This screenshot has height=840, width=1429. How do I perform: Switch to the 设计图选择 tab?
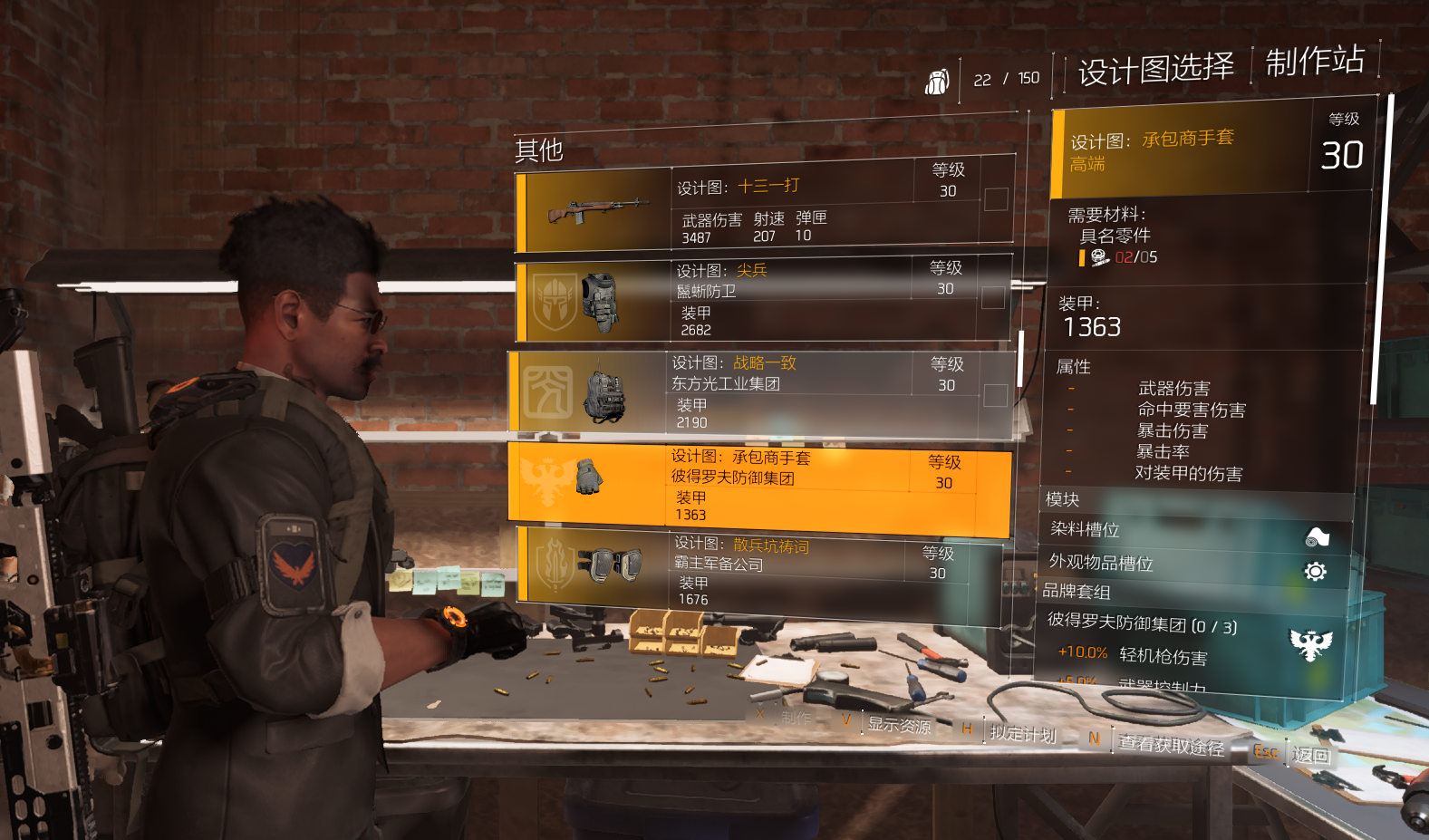click(x=1155, y=69)
